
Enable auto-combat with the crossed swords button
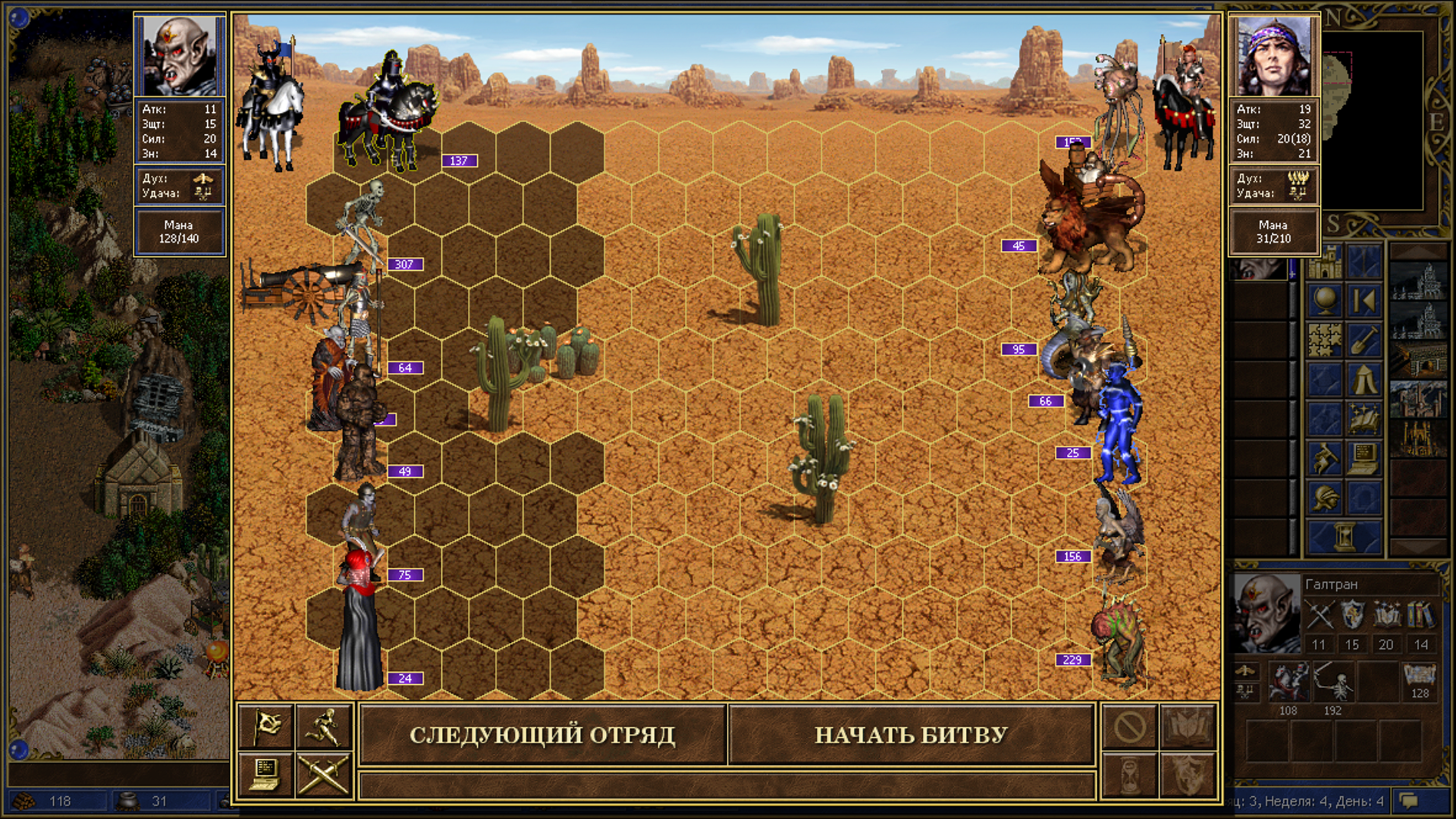point(325,774)
